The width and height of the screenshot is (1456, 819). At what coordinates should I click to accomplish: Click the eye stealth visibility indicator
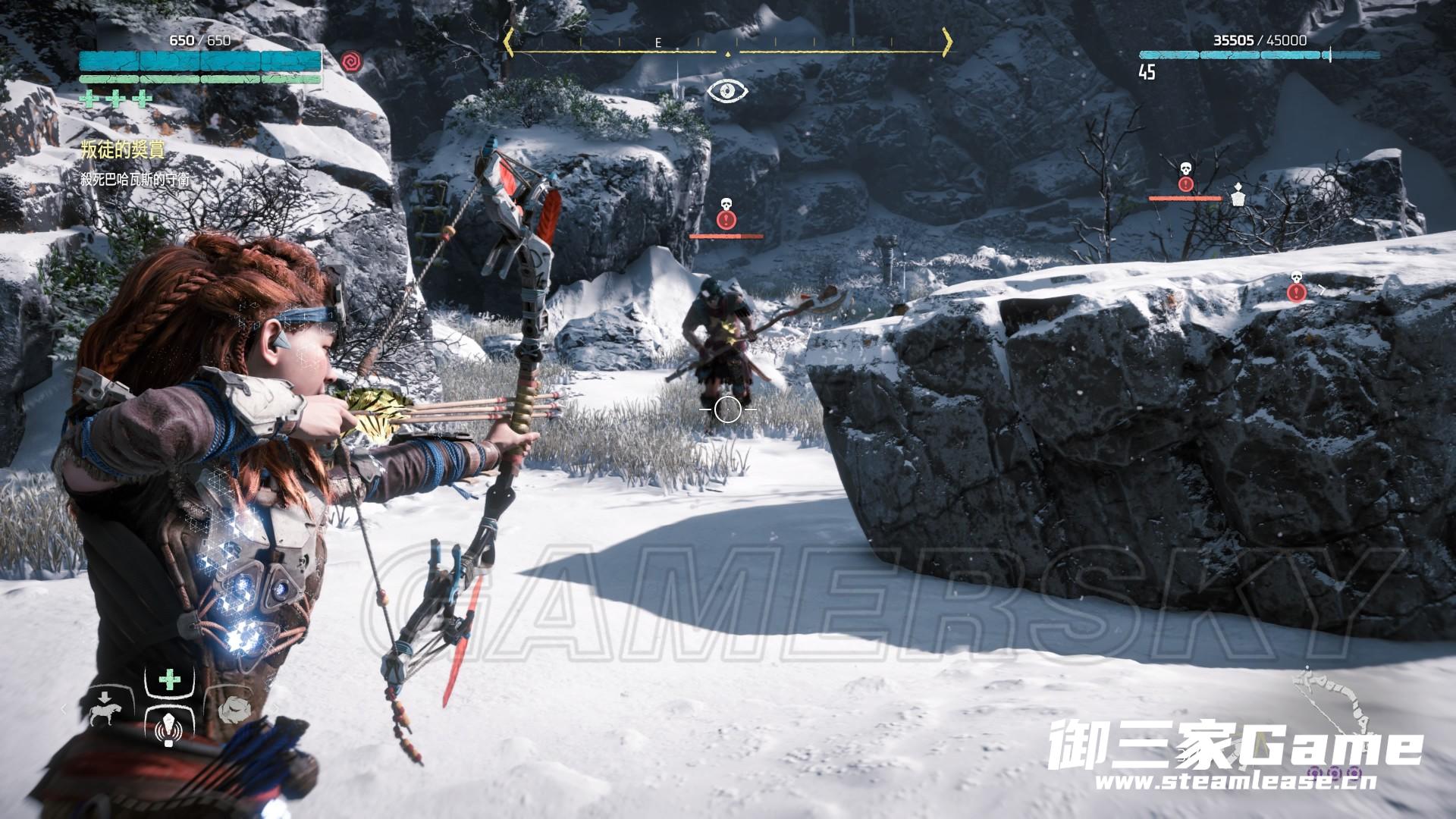[728, 92]
